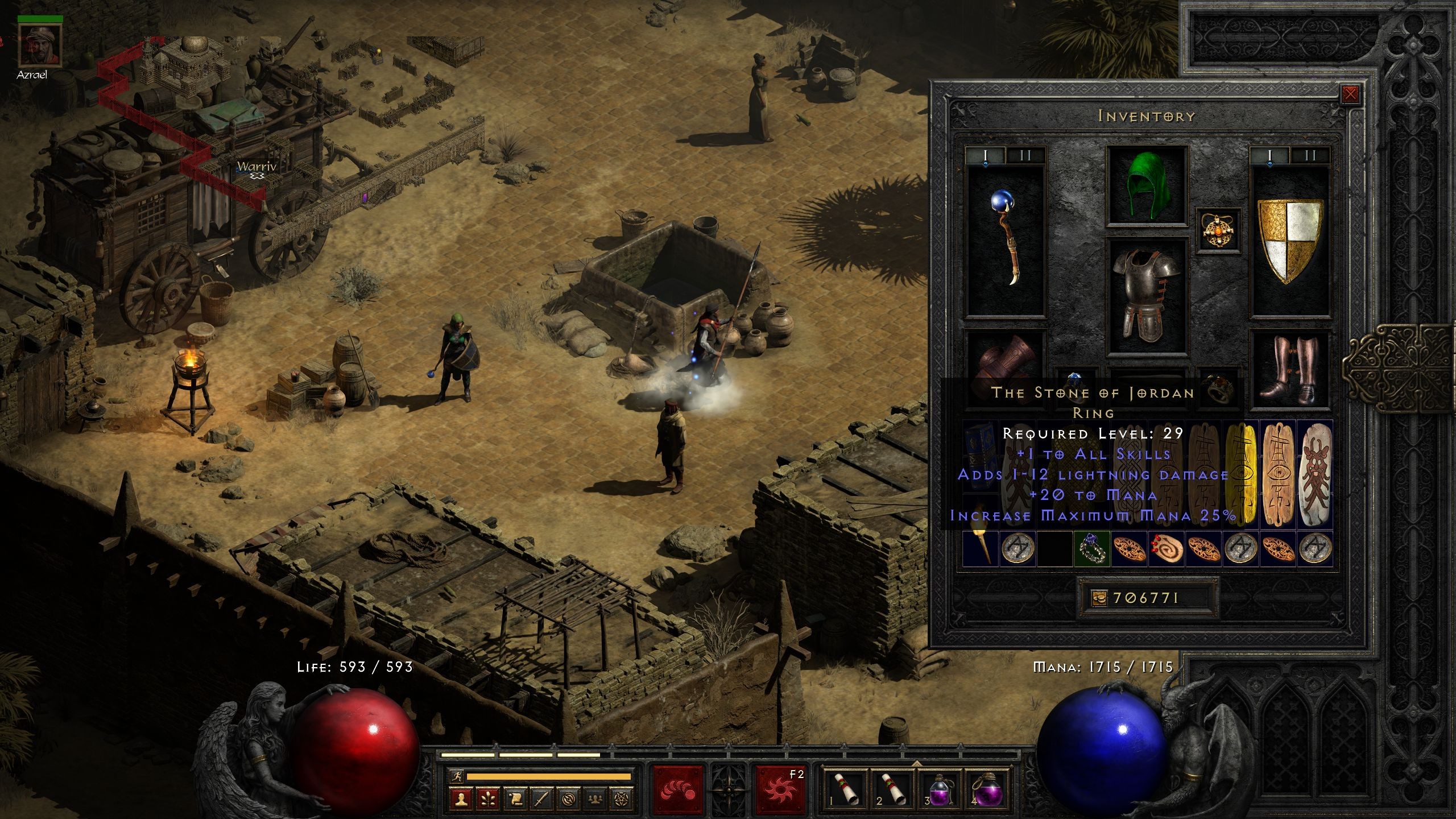Screen dimensions: 1456x819
Task: Click the chat swirl icon on the toolbar
Action: coord(569,801)
